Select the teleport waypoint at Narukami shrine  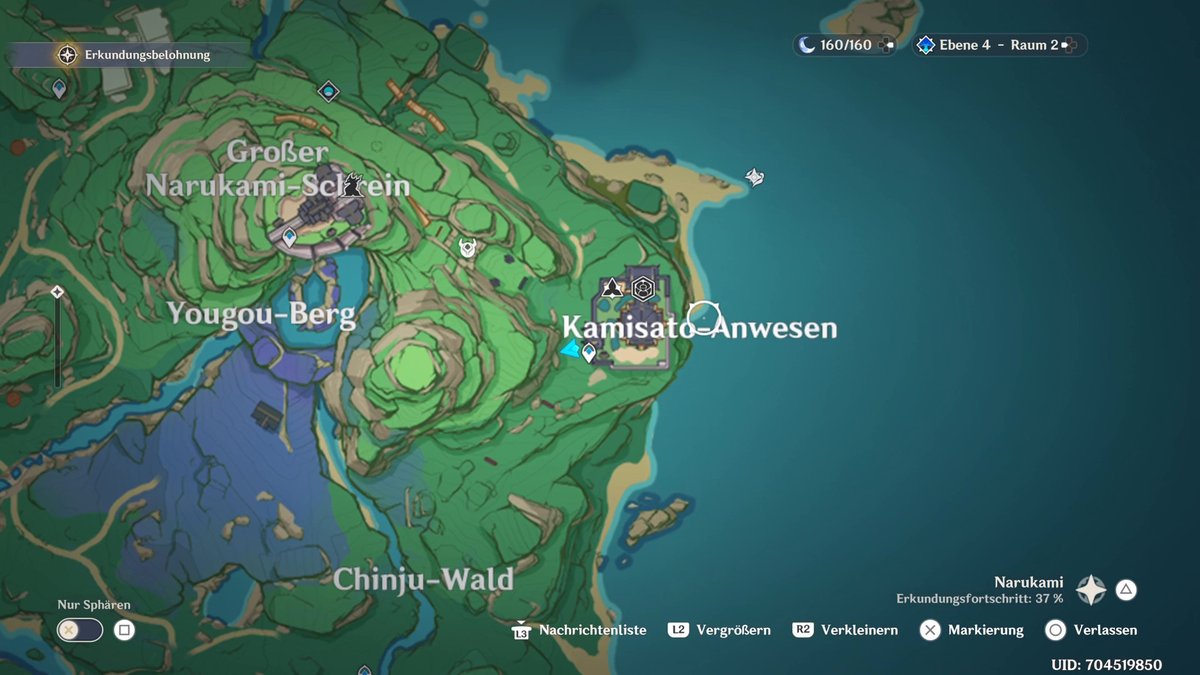point(289,237)
